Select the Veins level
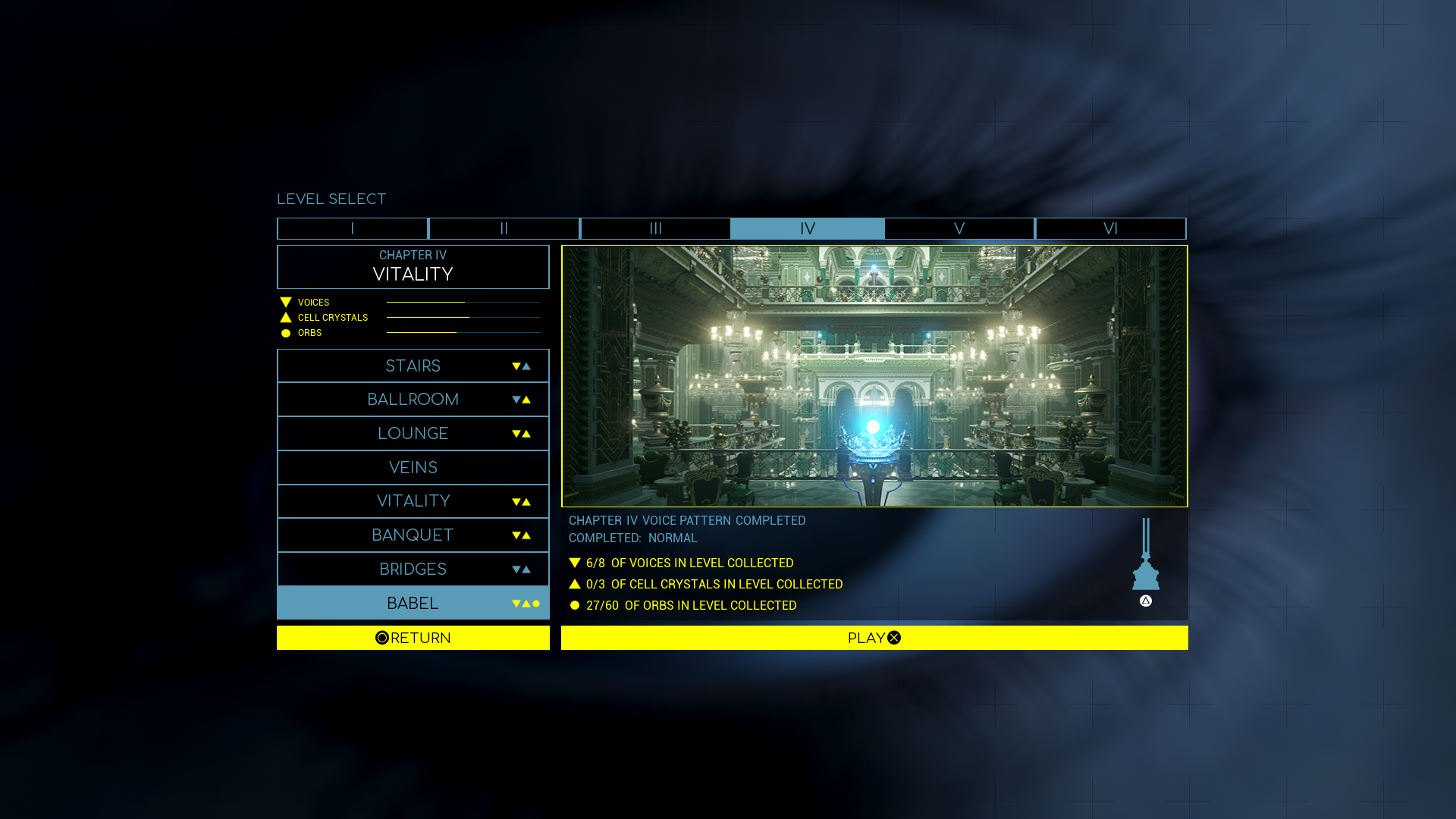This screenshot has height=819, width=1456. coord(413,467)
